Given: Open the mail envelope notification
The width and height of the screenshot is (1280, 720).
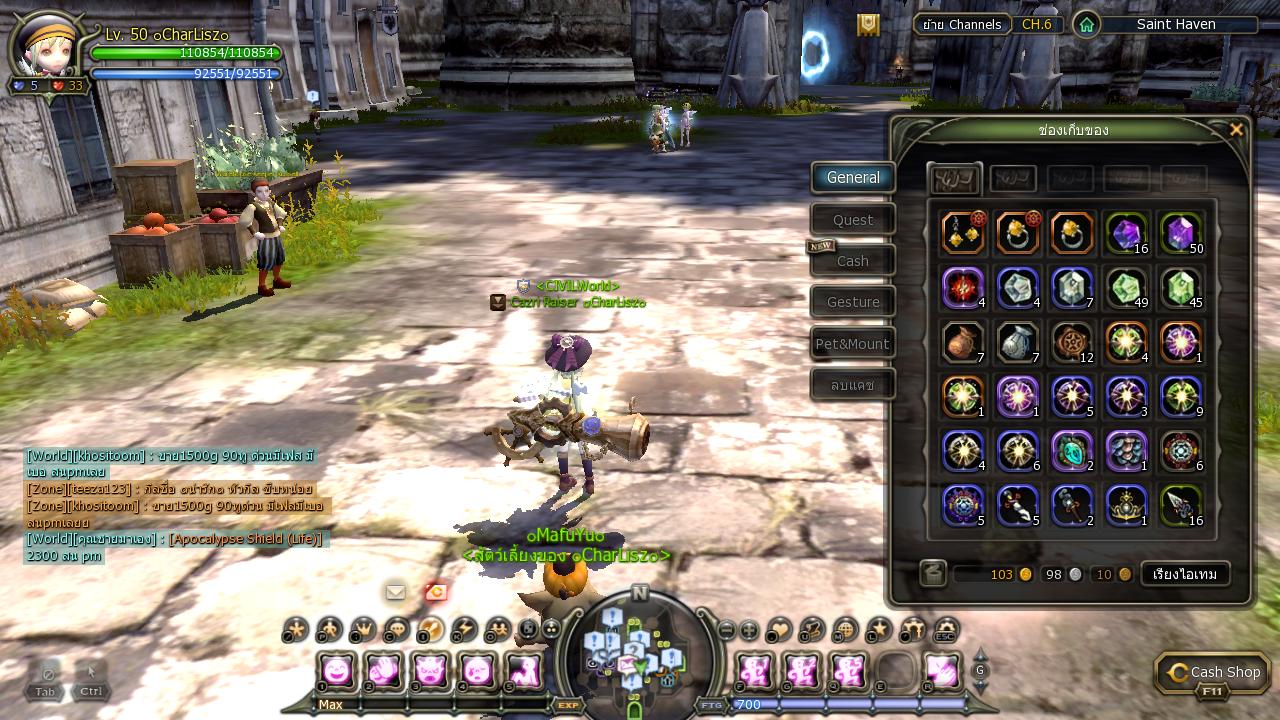Looking at the screenshot, I should tap(396, 592).
